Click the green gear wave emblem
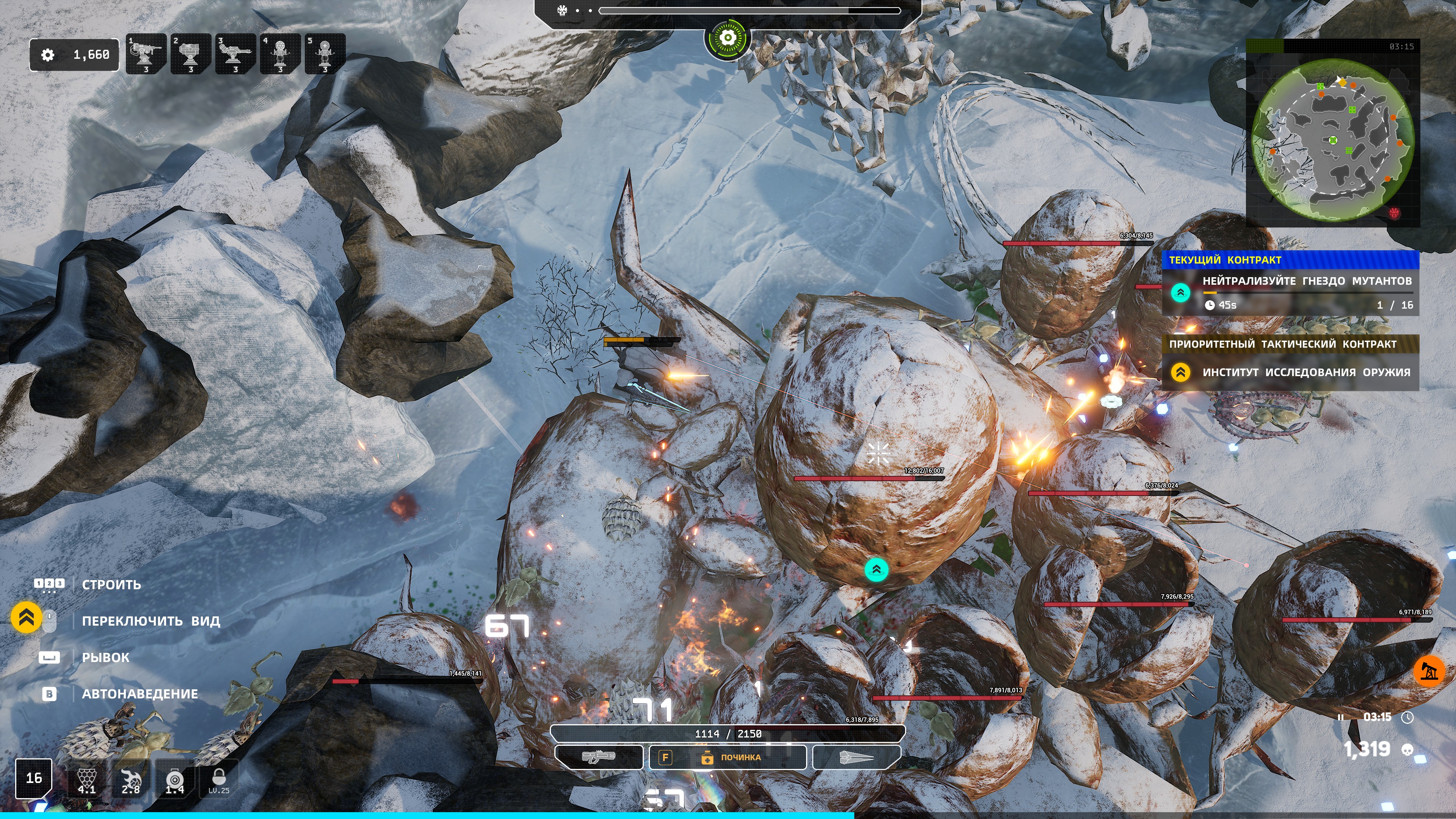1456x819 pixels. 728,38
